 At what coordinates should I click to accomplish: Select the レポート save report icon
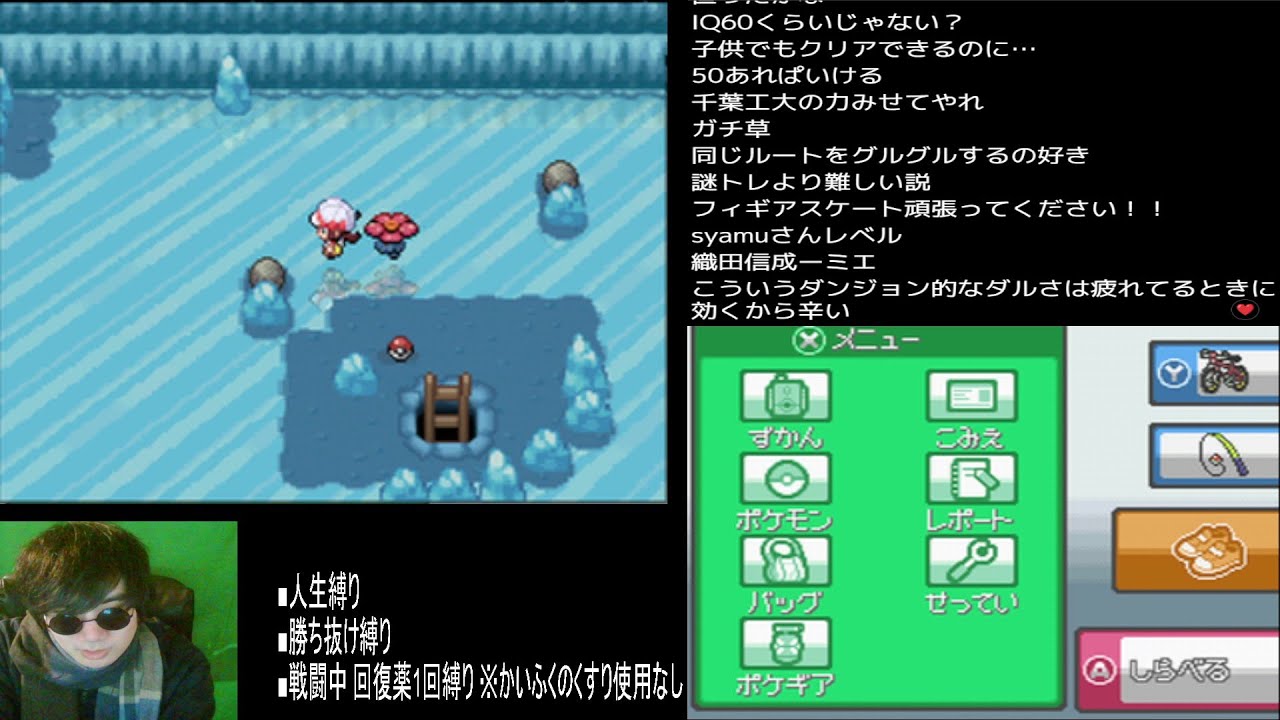(x=972, y=480)
